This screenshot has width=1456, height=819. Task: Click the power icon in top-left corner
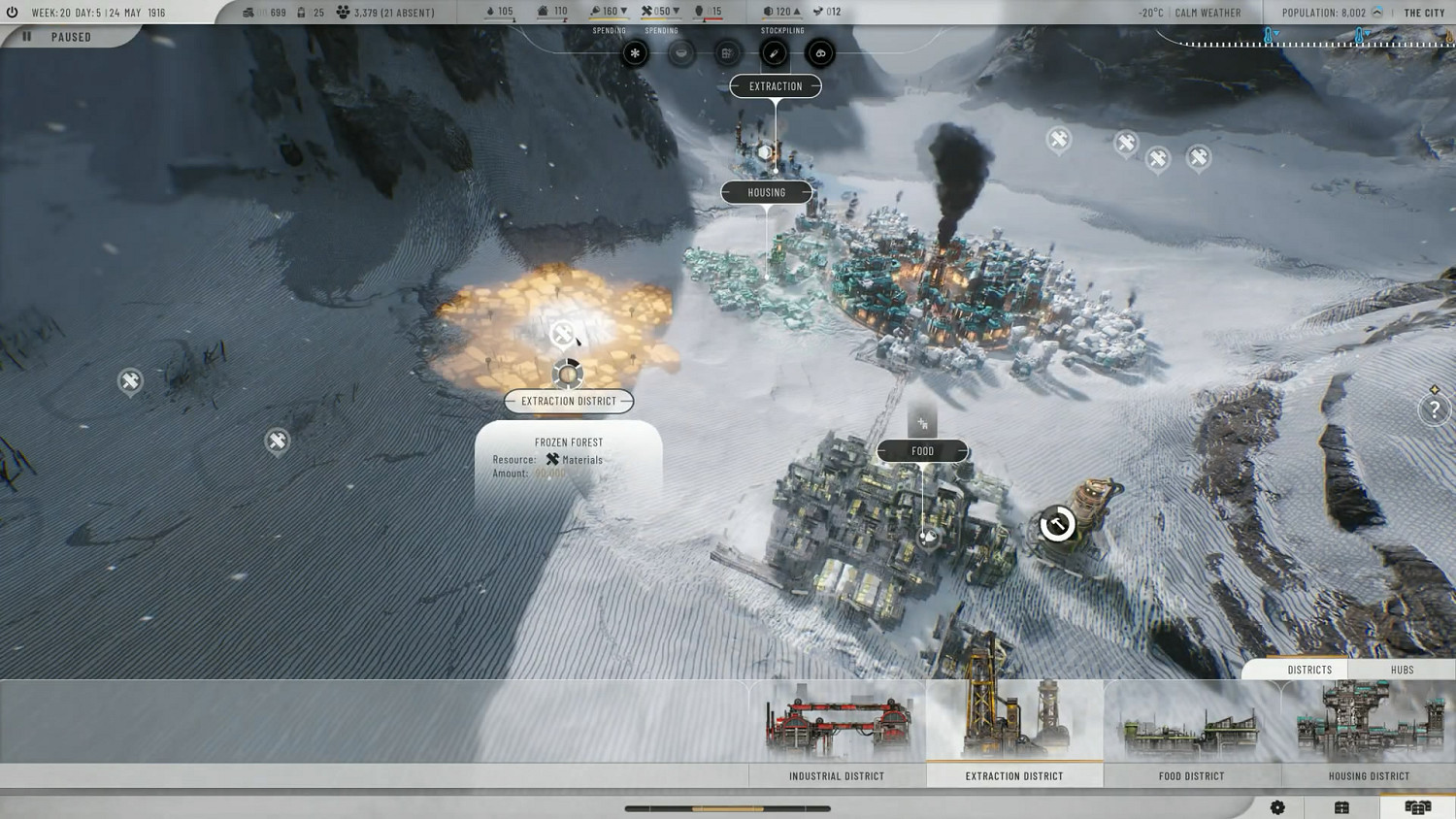coord(12,13)
